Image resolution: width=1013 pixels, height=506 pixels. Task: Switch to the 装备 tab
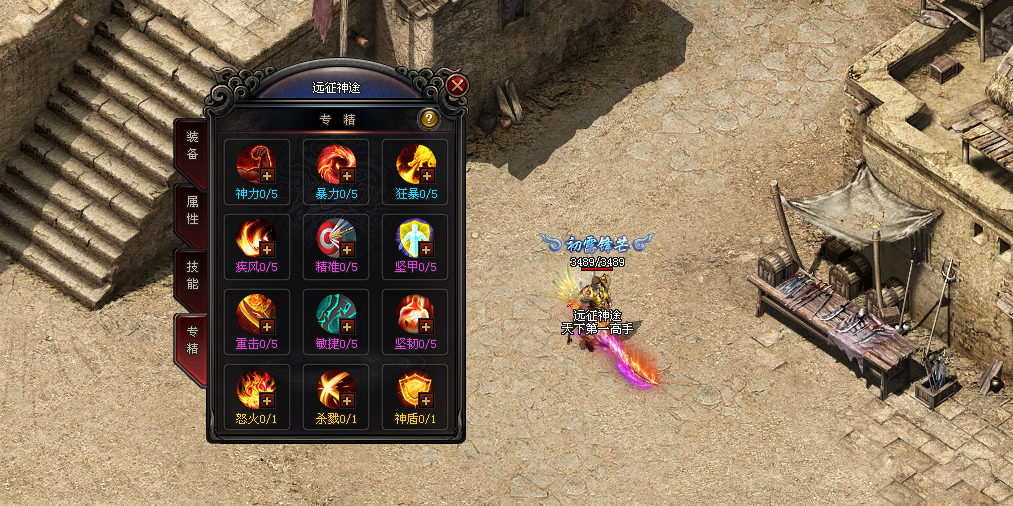pyautogui.click(x=192, y=145)
